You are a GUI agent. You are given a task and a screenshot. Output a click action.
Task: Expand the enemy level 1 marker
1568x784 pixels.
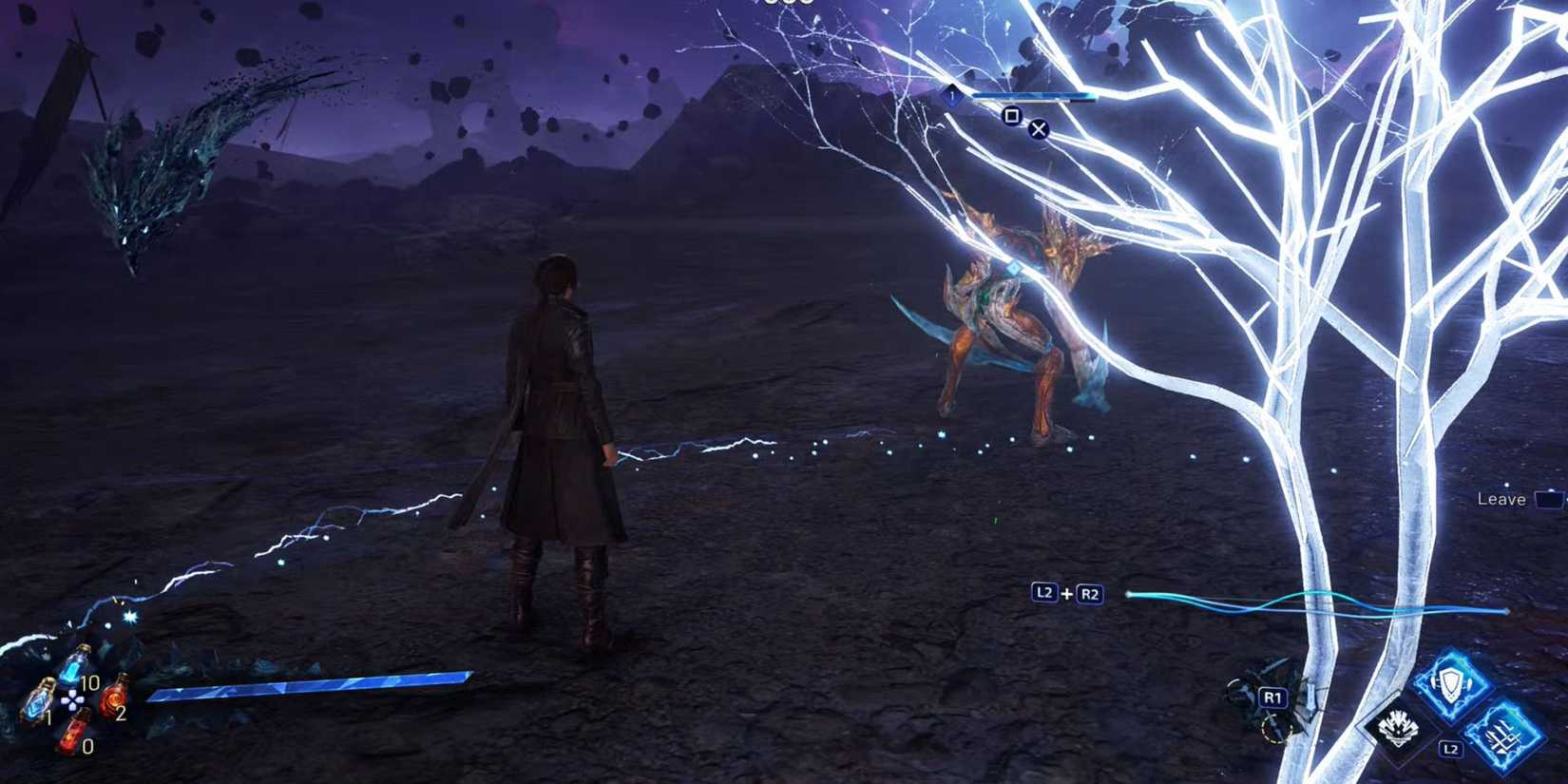tap(952, 95)
